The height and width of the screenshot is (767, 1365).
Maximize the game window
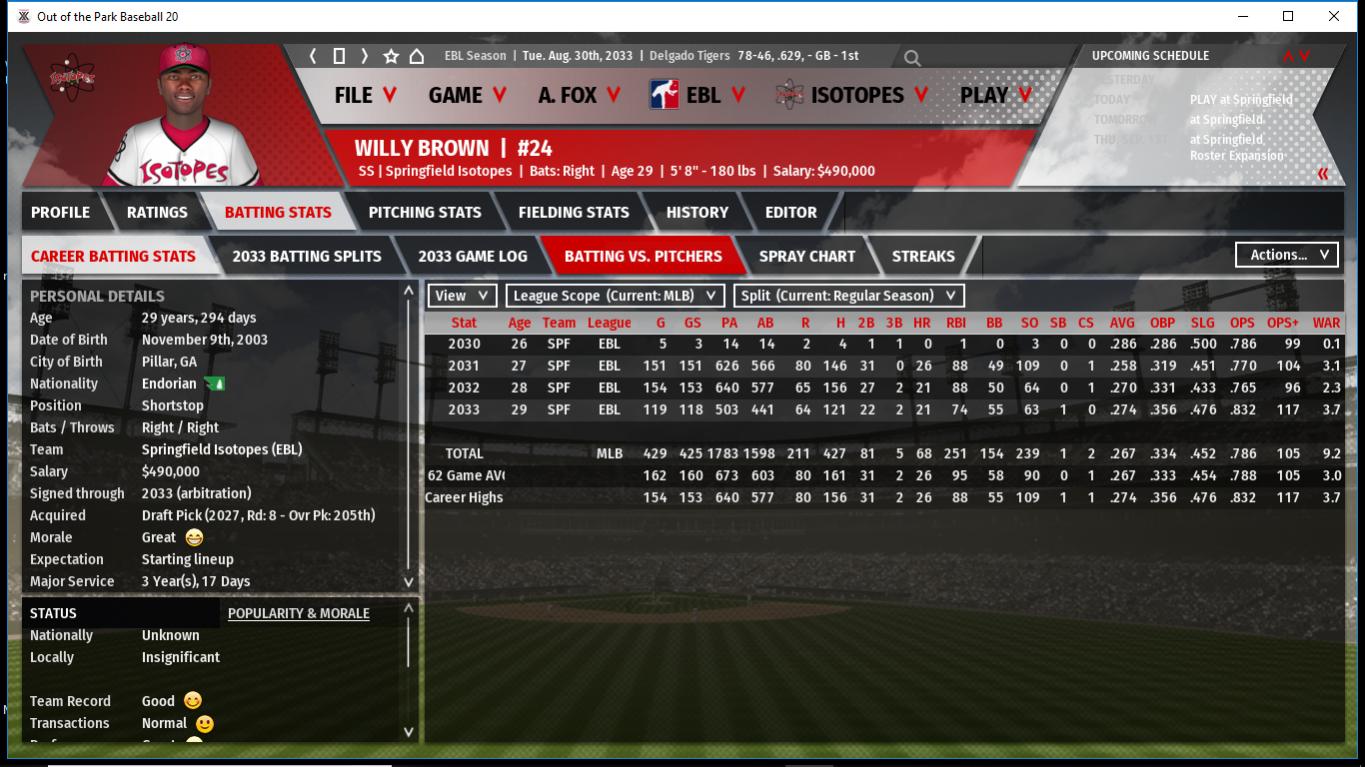coord(1288,16)
